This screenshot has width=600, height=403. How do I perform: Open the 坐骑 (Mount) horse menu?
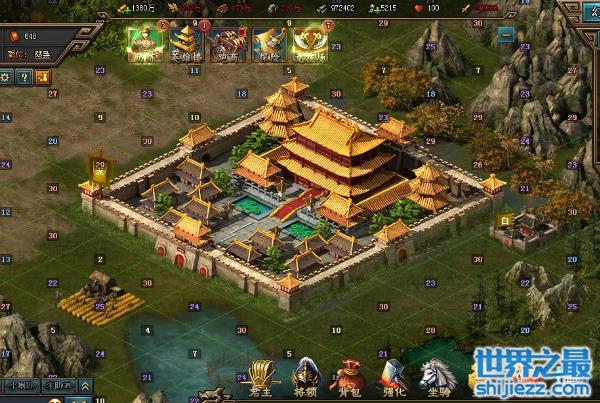pyautogui.click(x=435, y=377)
